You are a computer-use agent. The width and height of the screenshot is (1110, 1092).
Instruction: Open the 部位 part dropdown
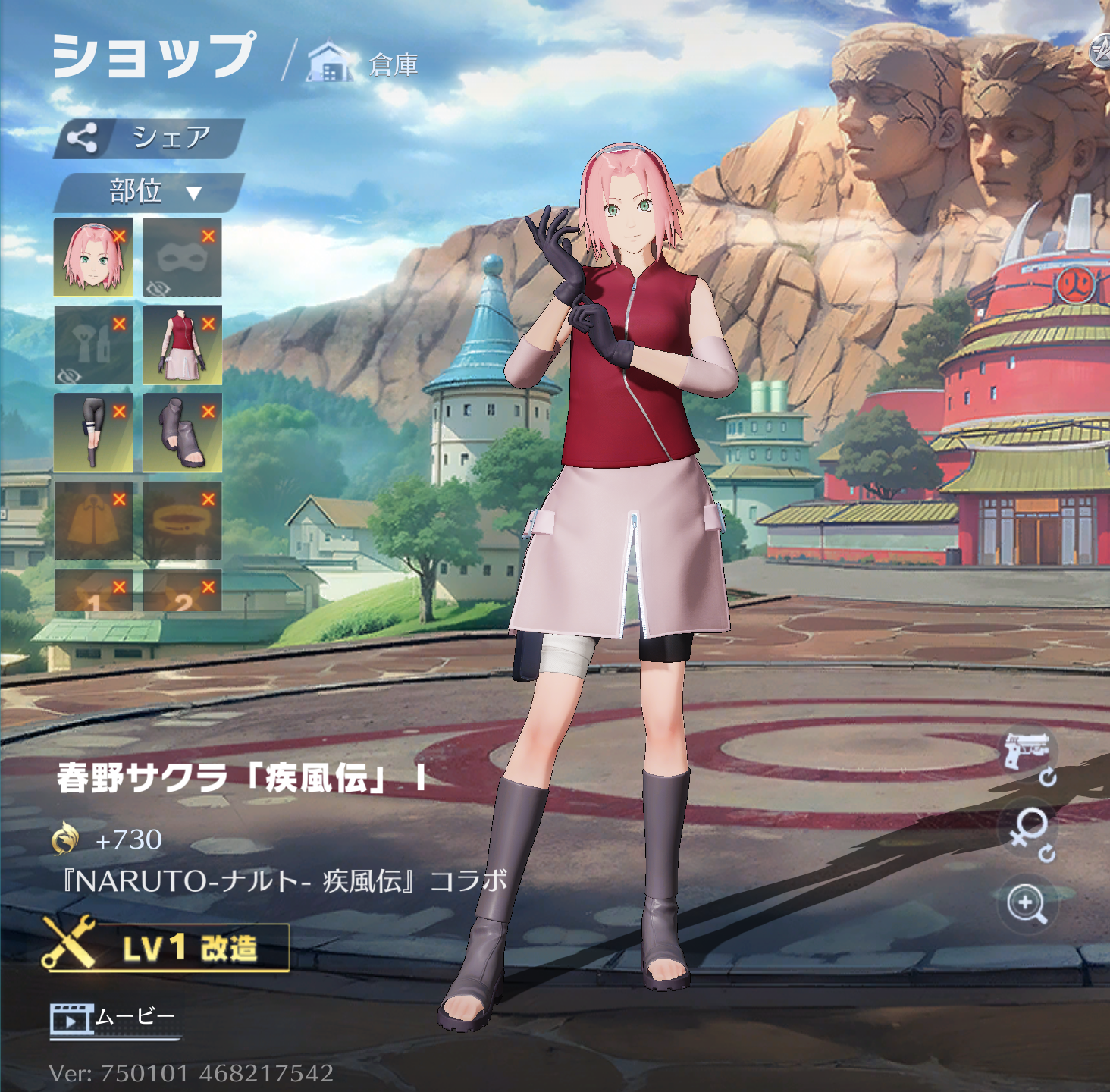(x=149, y=192)
